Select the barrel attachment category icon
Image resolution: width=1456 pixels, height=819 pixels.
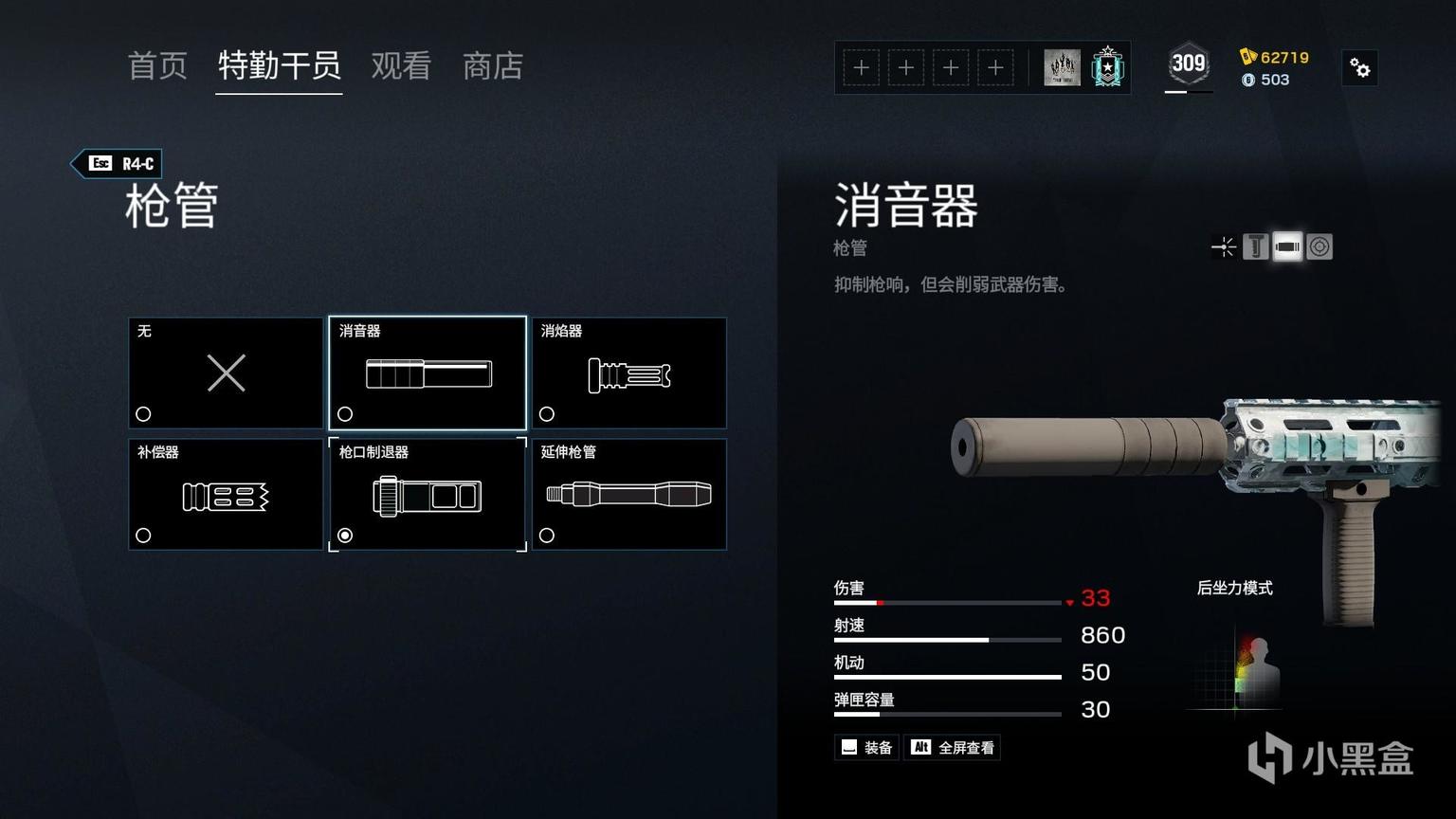(1287, 247)
